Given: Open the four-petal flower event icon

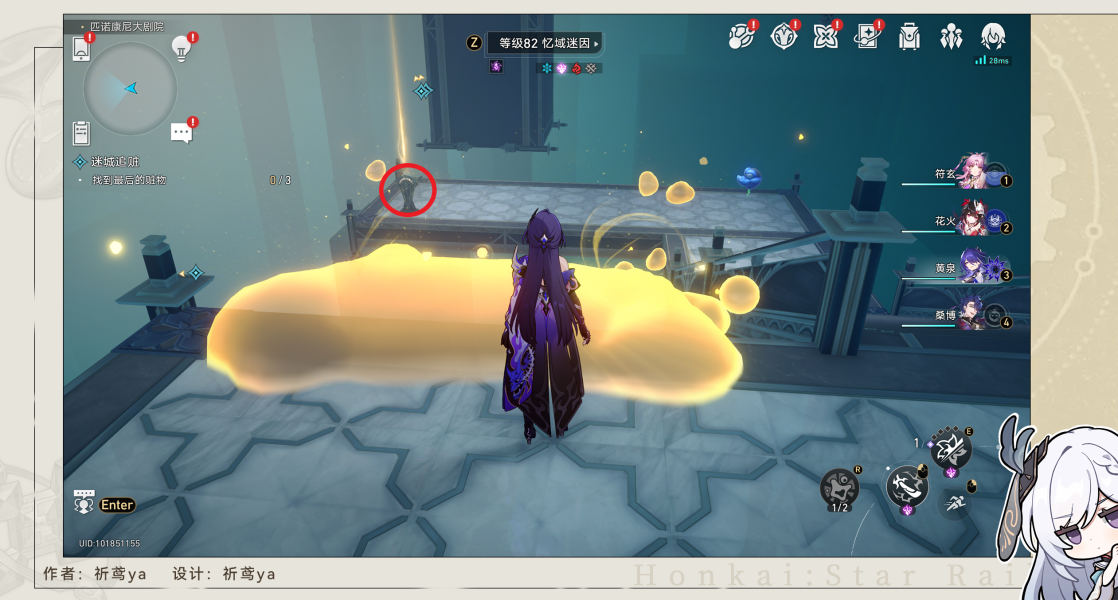Looking at the screenshot, I should coord(825,37).
